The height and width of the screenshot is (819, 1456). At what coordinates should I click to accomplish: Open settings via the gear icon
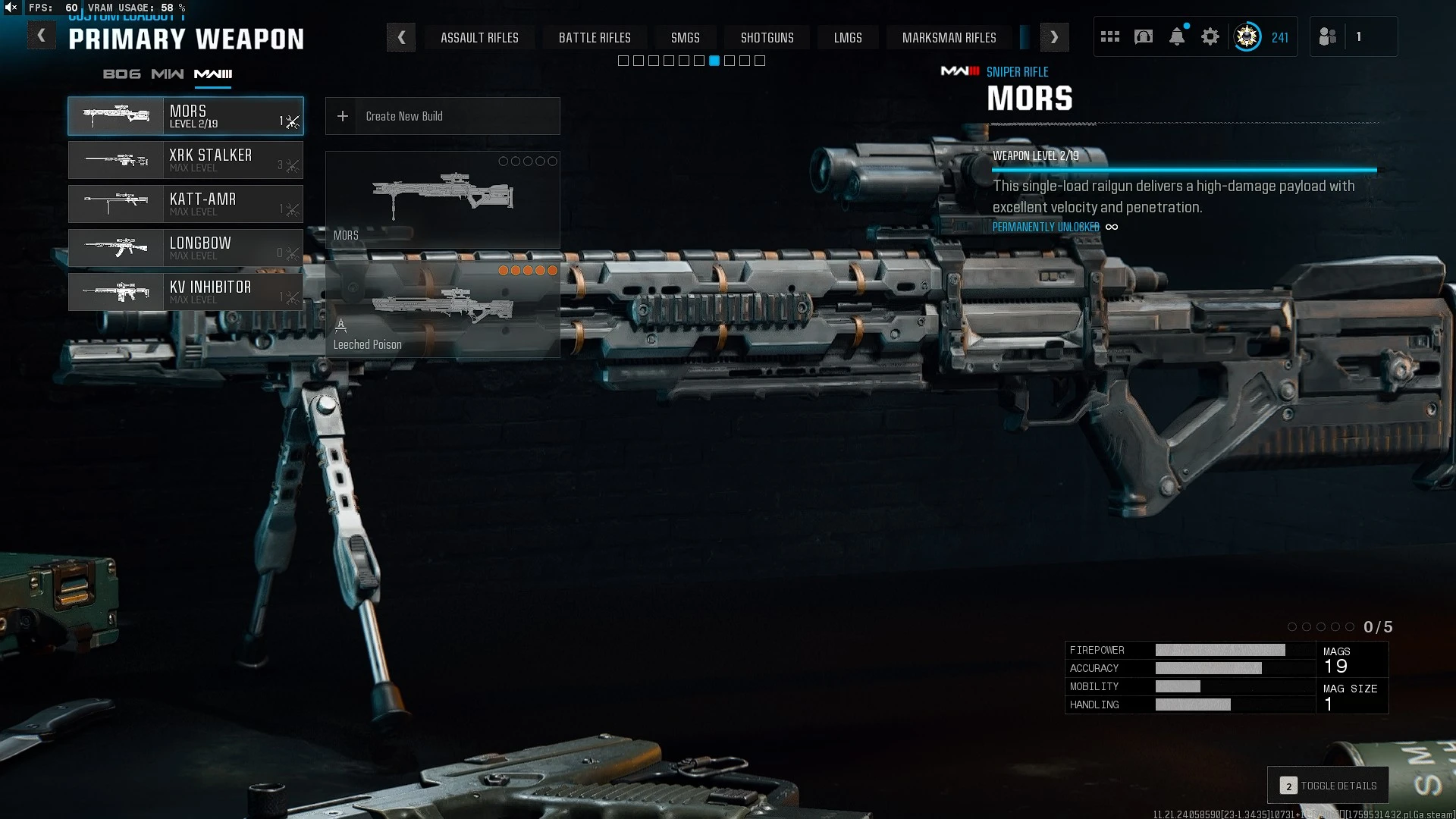1210,36
